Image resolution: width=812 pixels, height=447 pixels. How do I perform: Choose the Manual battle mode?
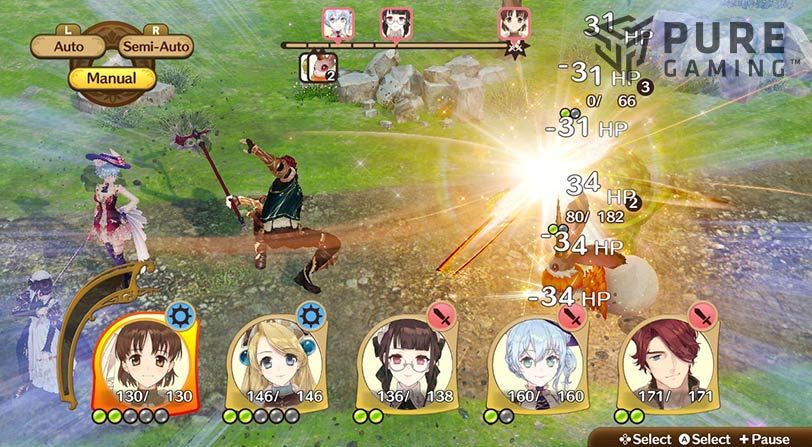click(x=111, y=77)
